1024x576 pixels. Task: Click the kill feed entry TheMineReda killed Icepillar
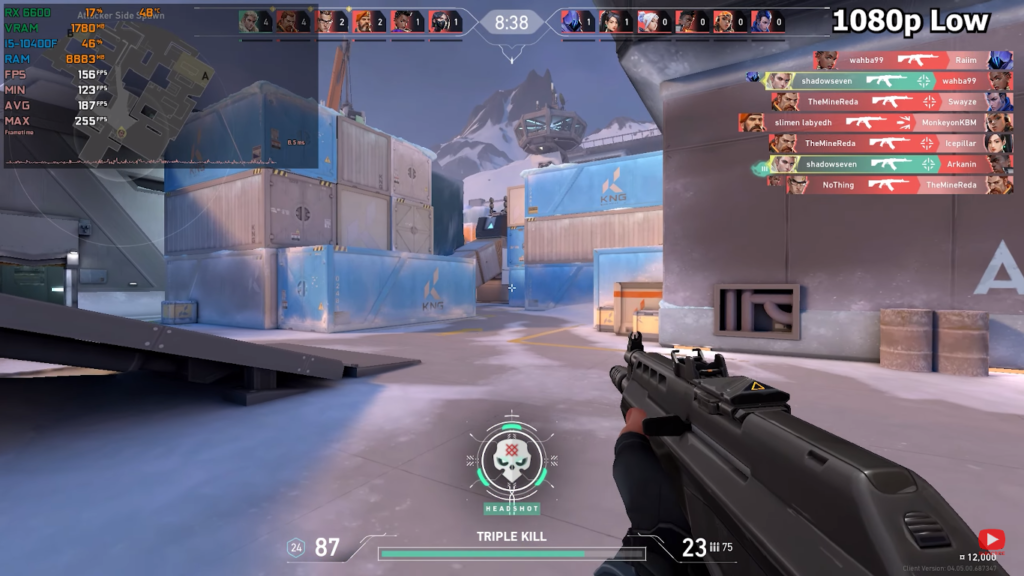(890, 144)
